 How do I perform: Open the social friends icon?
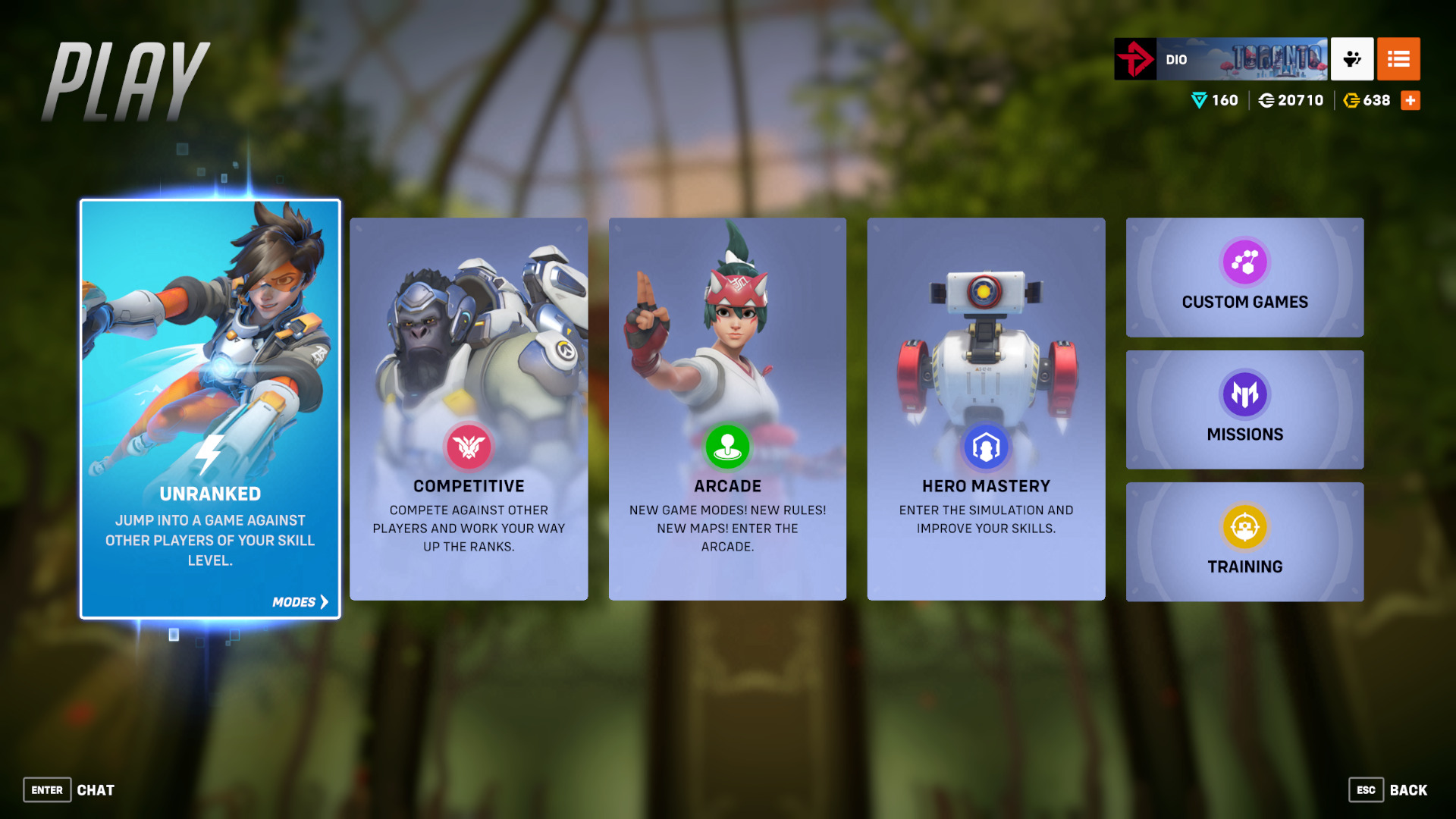pos(1352,59)
